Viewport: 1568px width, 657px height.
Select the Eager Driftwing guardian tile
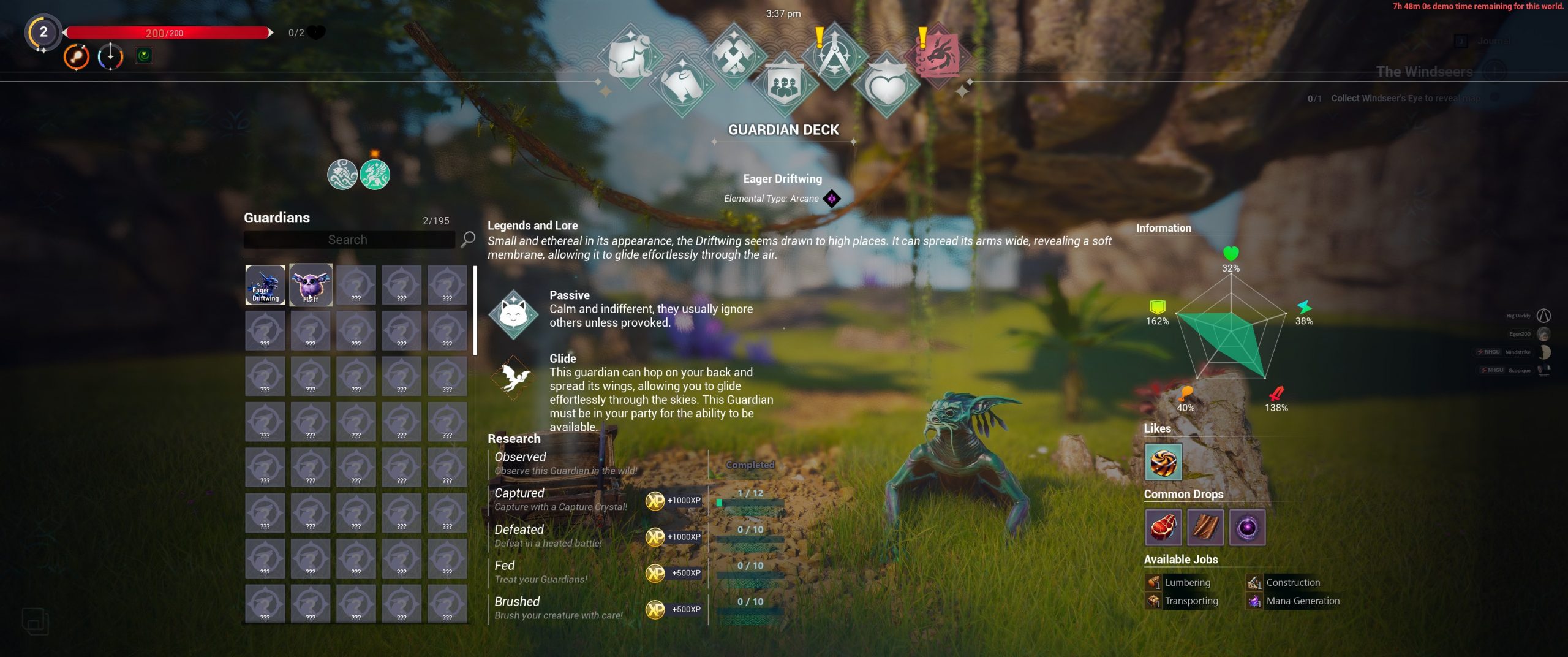(x=265, y=284)
